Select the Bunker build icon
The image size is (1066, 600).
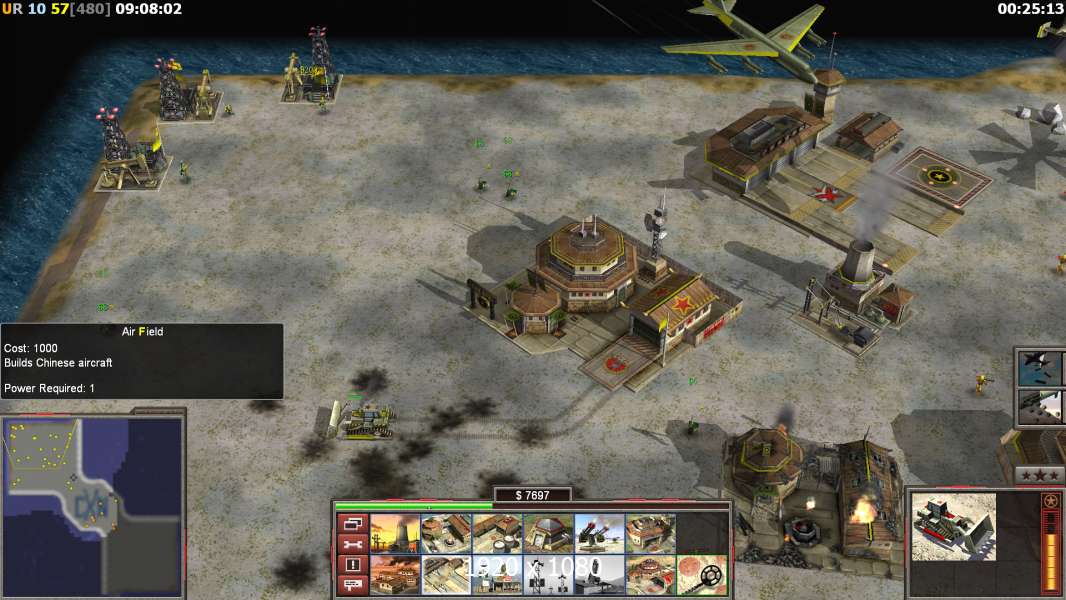pyautogui.click(x=549, y=533)
